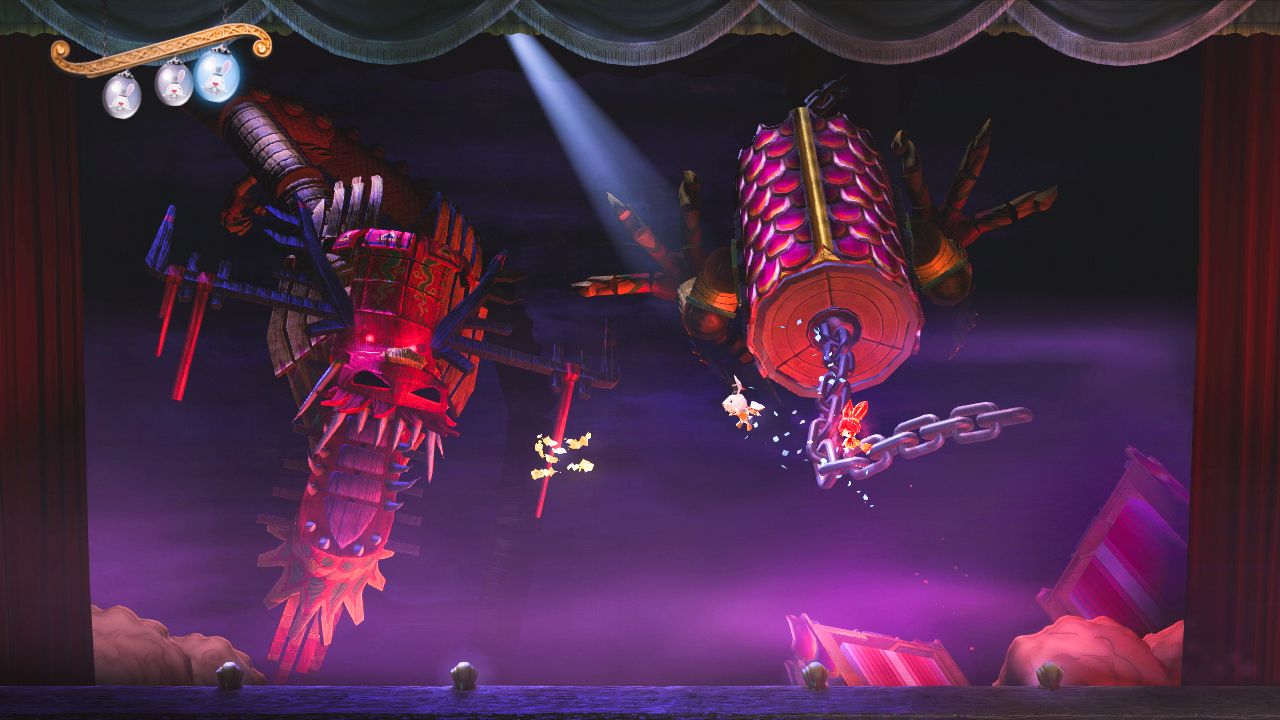This screenshot has width=1280, height=720.
Task: Select the red curtain on the left
Action: 30,350
